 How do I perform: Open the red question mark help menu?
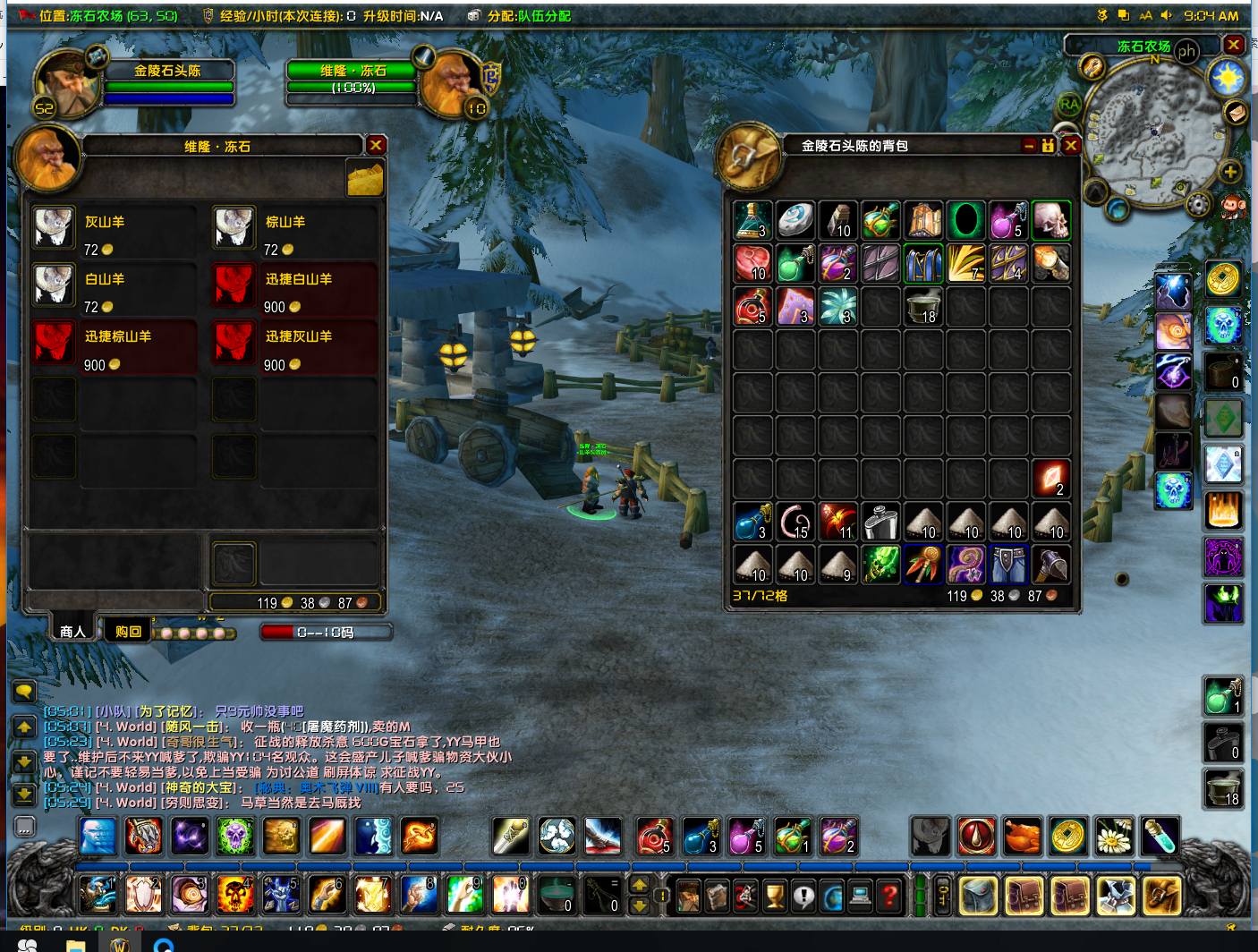[888, 895]
